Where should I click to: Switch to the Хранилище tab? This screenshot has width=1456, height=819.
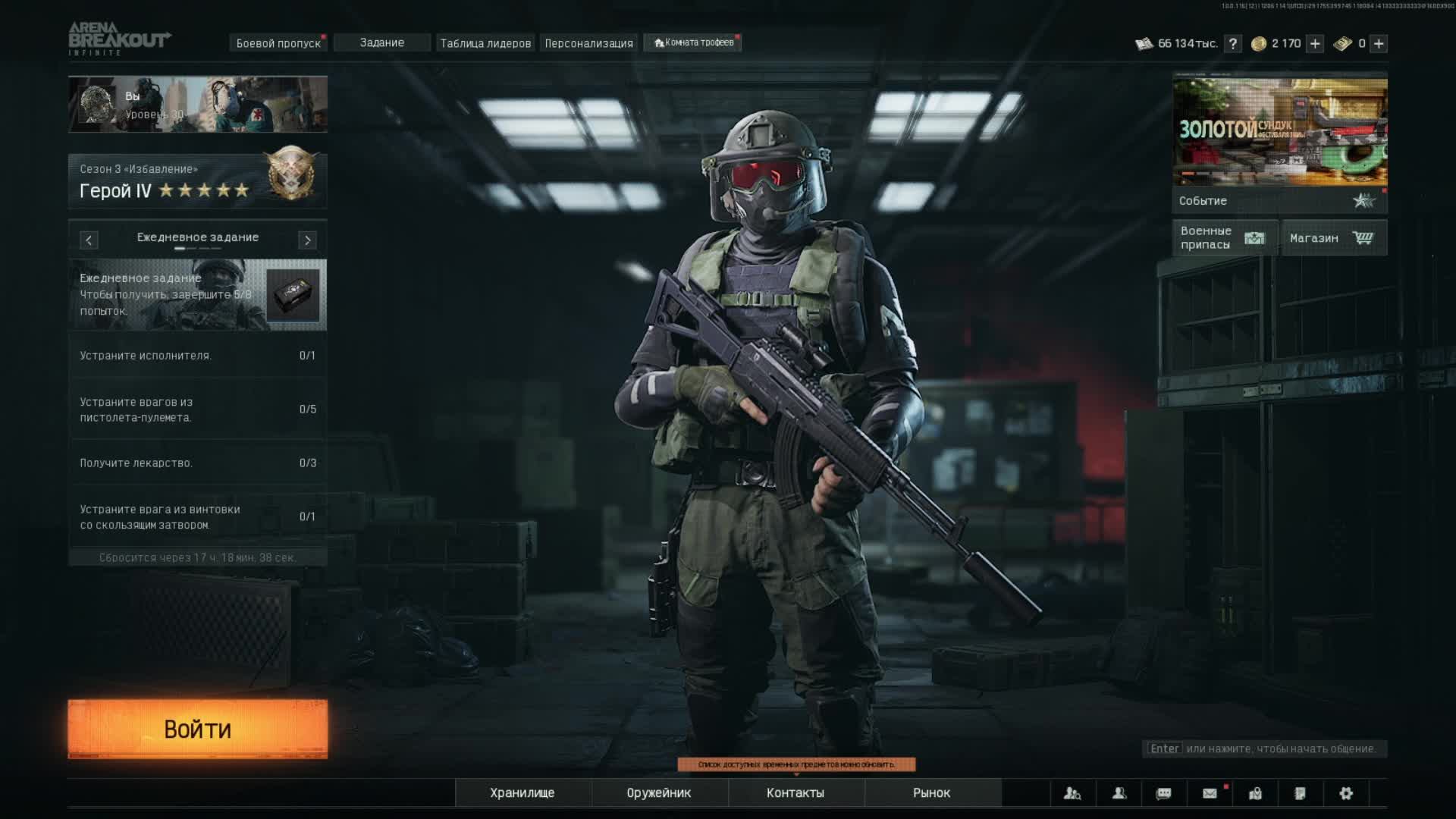coord(522,792)
